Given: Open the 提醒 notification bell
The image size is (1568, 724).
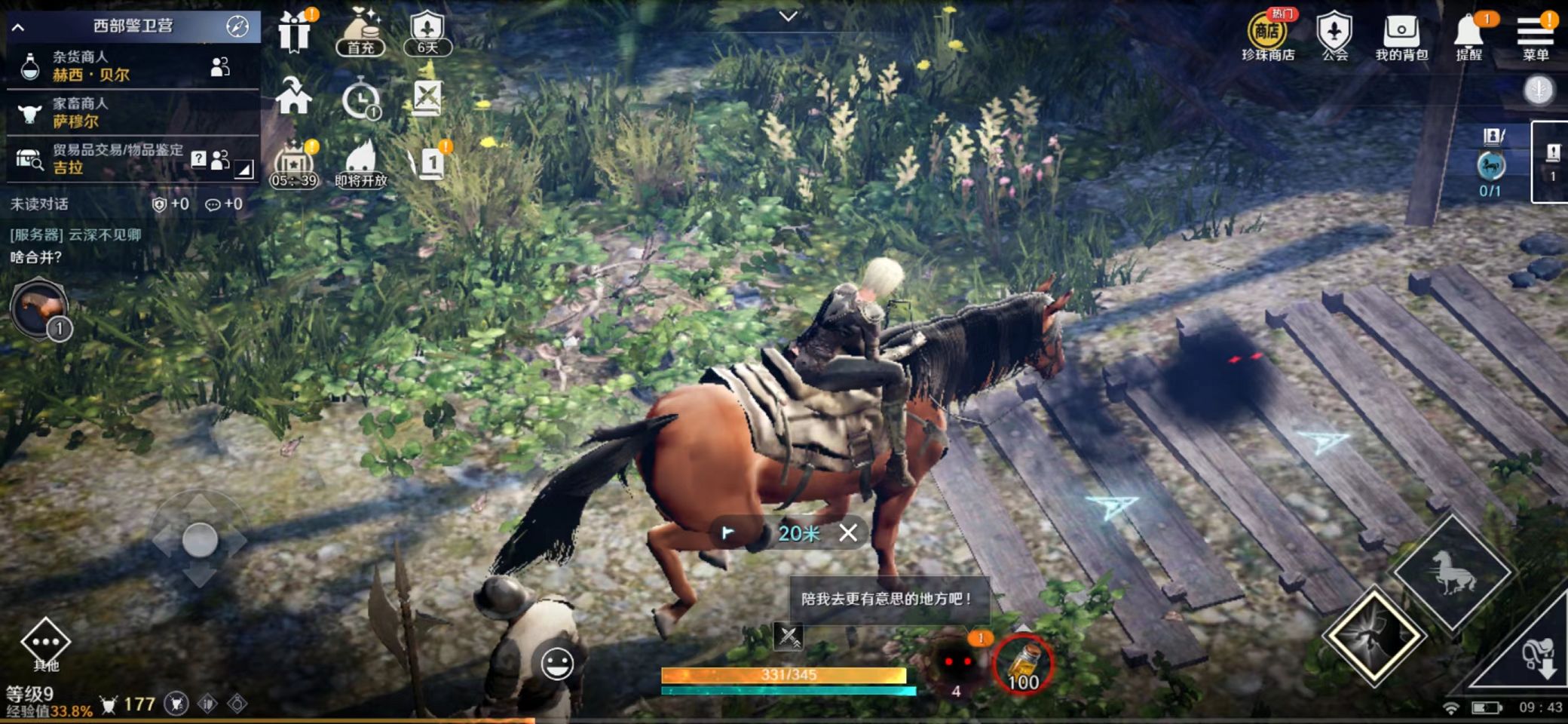Looking at the screenshot, I should [1468, 36].
